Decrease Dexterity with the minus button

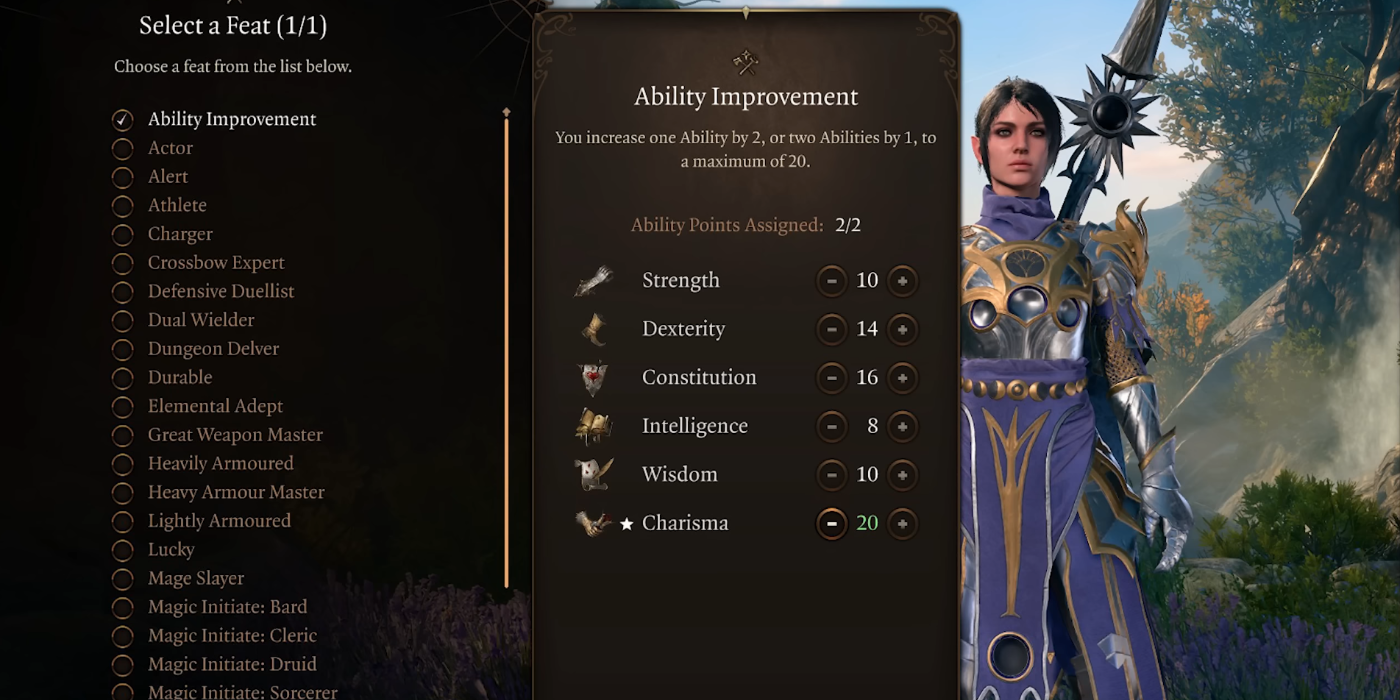pyautogui.click(x=831, y=329)
